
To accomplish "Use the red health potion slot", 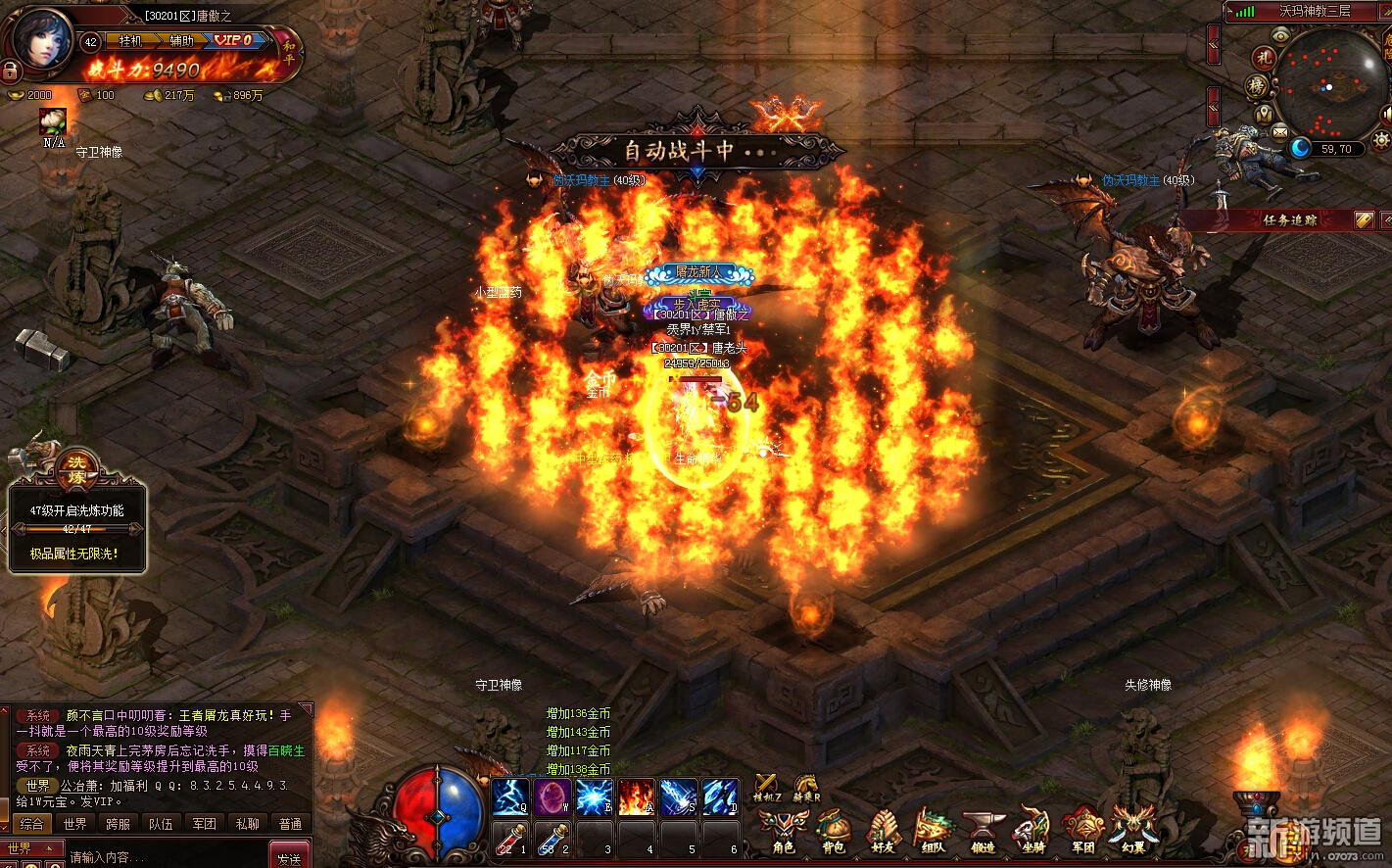I will [509, 839].
